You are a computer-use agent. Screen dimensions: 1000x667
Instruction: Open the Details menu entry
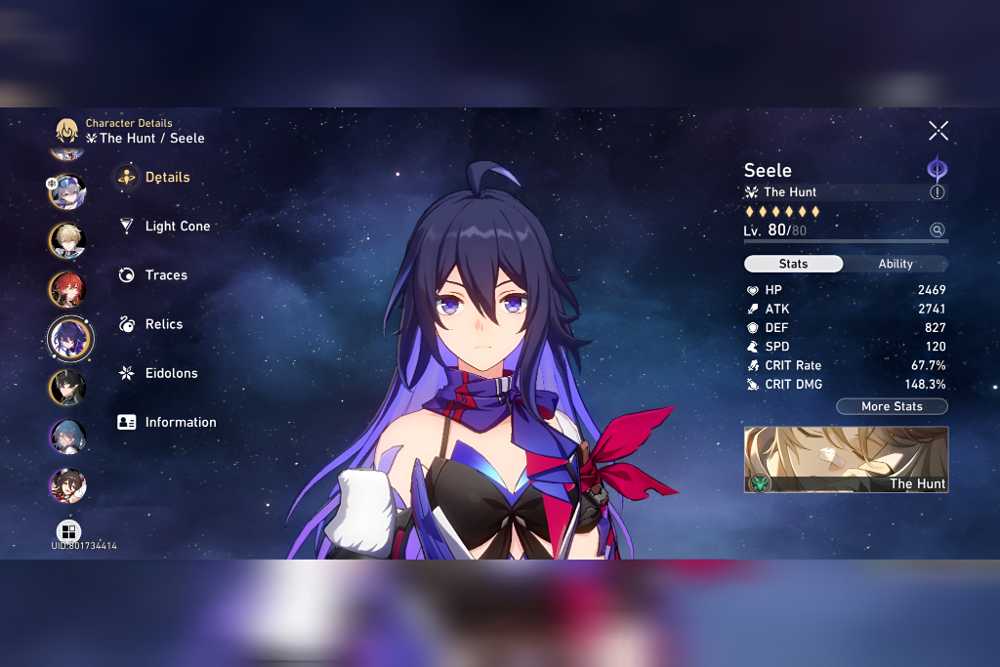[166, 177]
